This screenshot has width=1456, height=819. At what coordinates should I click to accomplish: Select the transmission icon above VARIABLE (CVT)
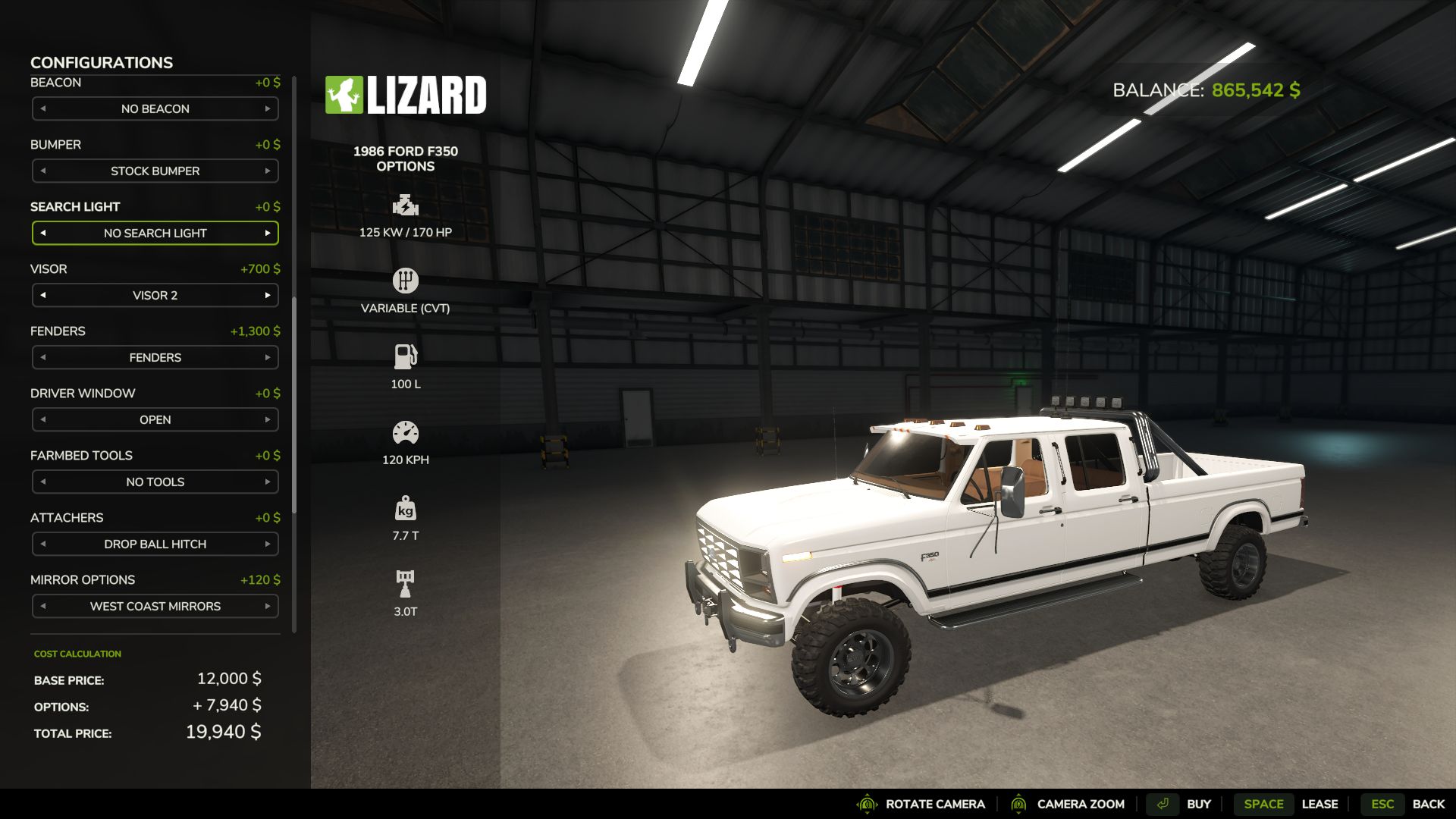coord(405,281)
